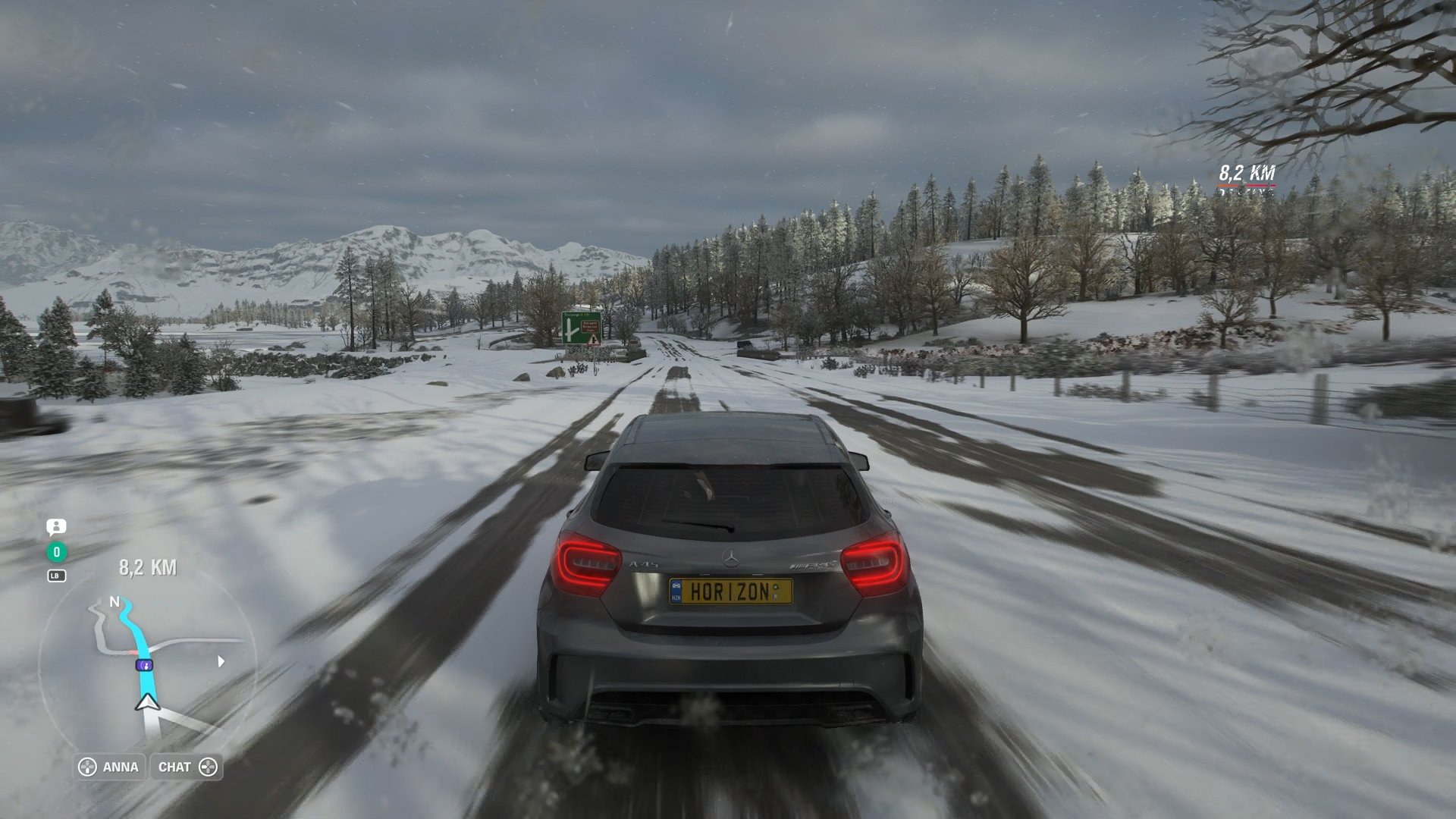Expand the minimap with the right-facing arrow
1456x819 pixels.
click(221, 661)
